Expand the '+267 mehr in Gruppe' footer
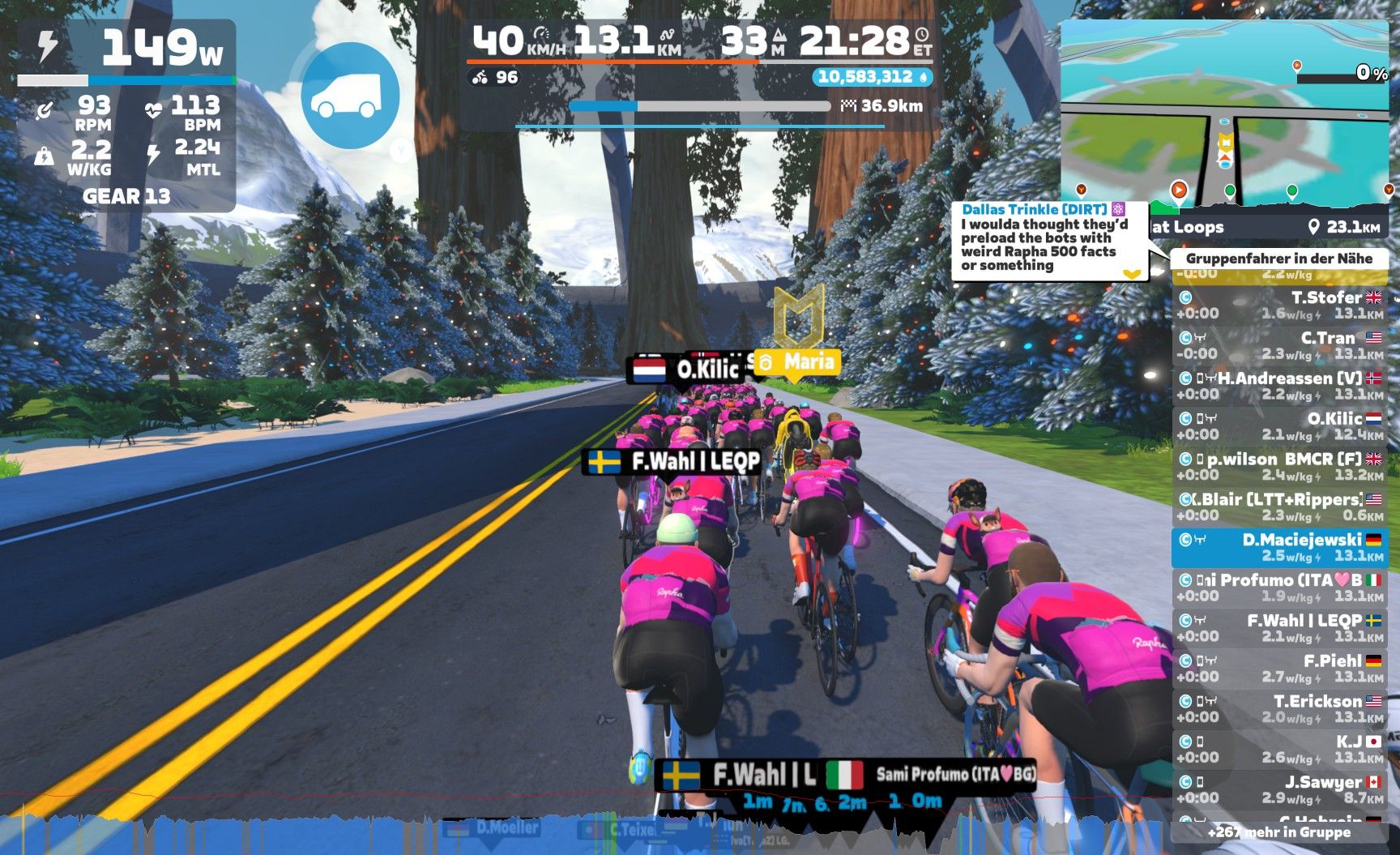 [1278, 832]
